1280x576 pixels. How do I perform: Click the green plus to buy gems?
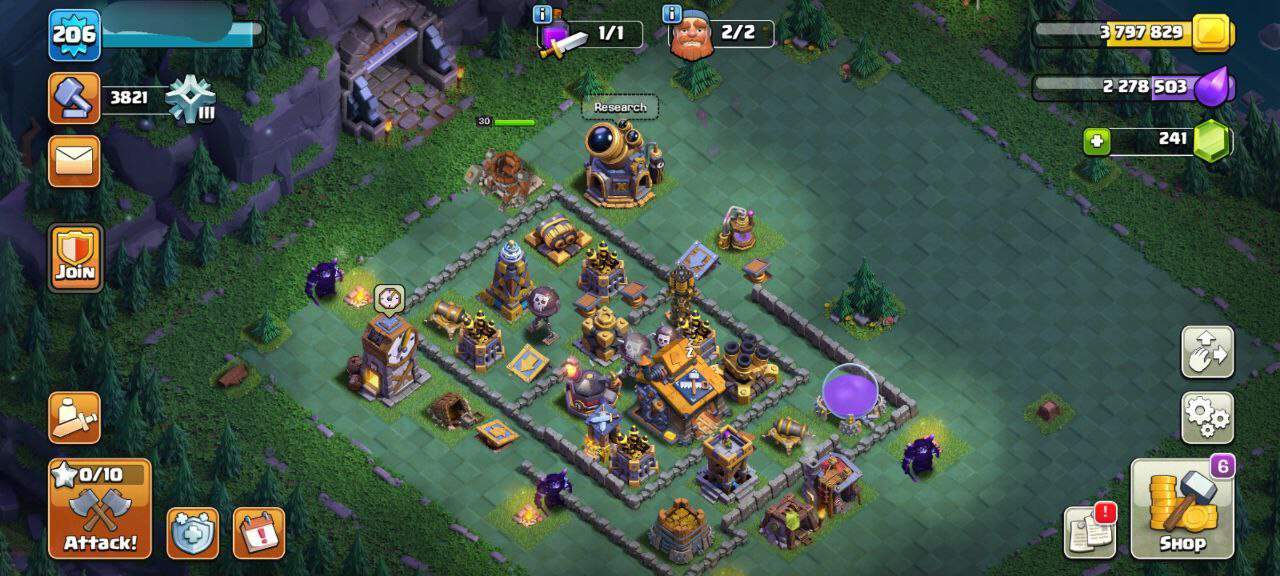click(x=1097, y=141)
